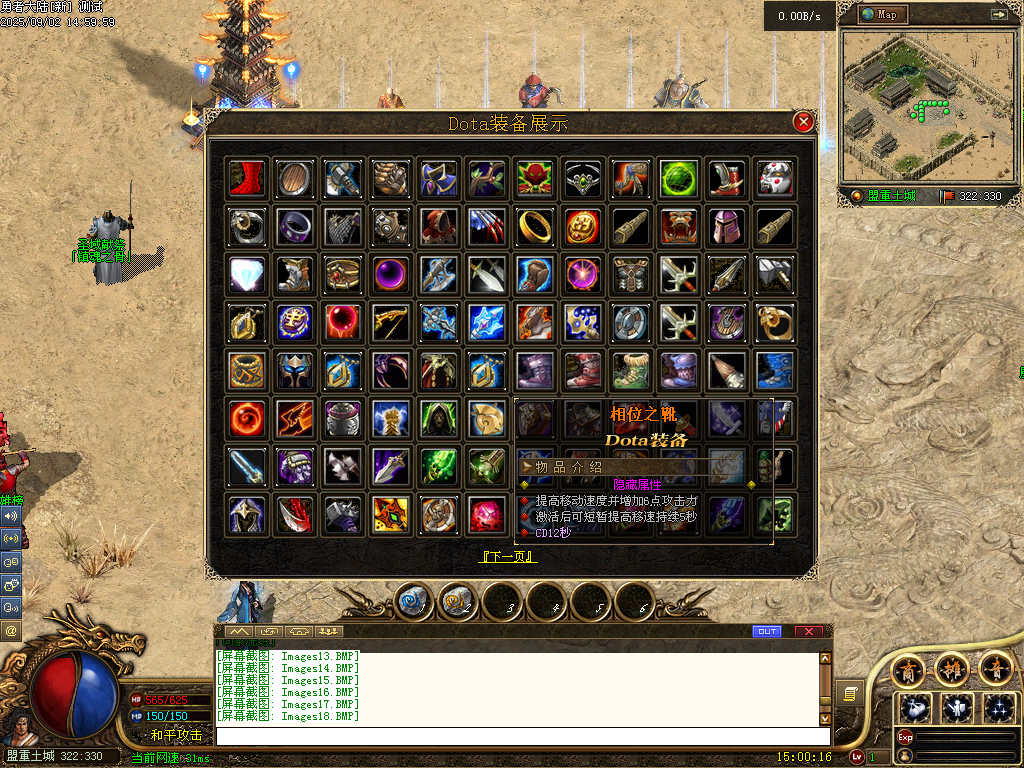Viewport: 1024px width, 768px height.
Task: Select the pink-faced helmet item
Action: (x=727, y=227)
